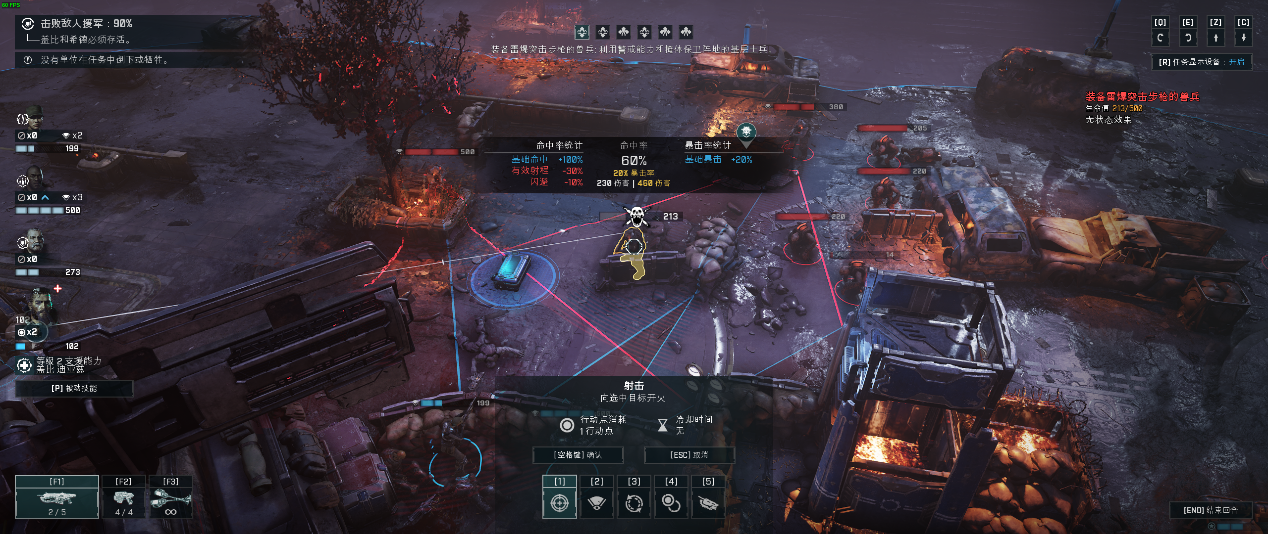Select the frag grenade weapon slot
Viewport: 1268px width, 534px height.
coord(170,496)
